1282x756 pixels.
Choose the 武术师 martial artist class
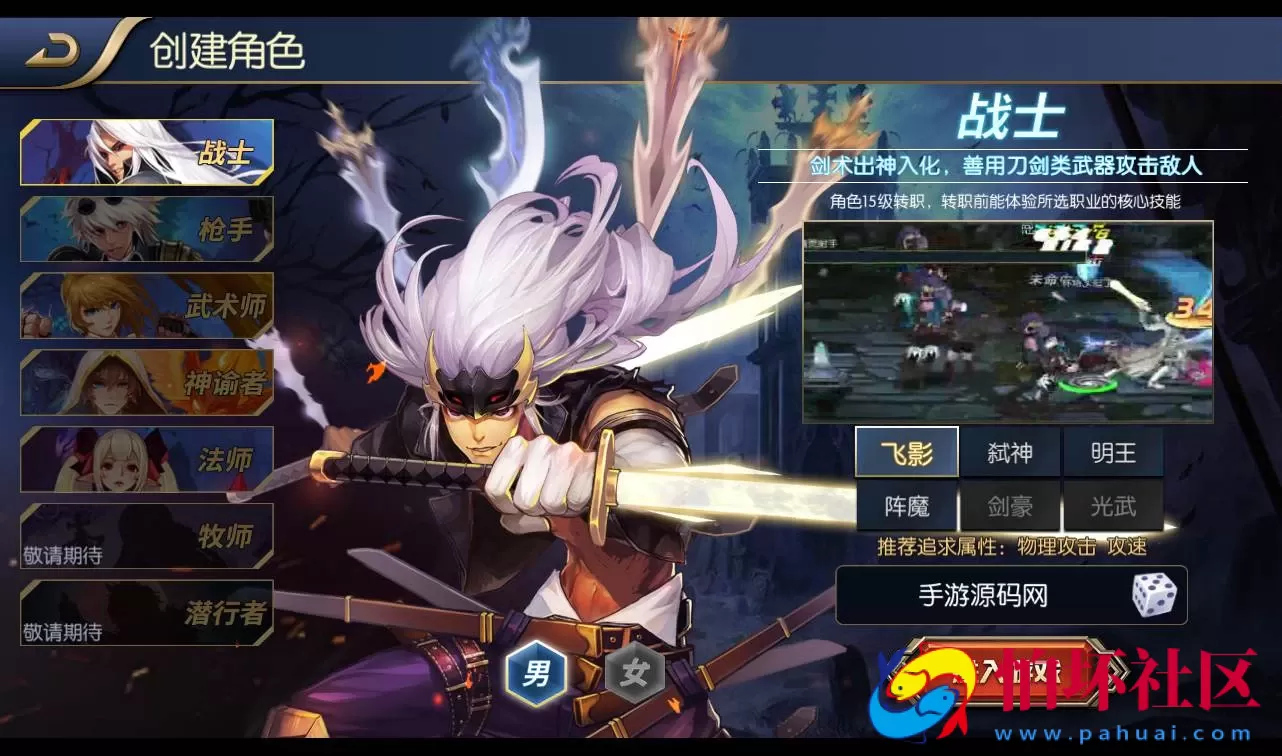pyautogui.click(x=146, y=305)
